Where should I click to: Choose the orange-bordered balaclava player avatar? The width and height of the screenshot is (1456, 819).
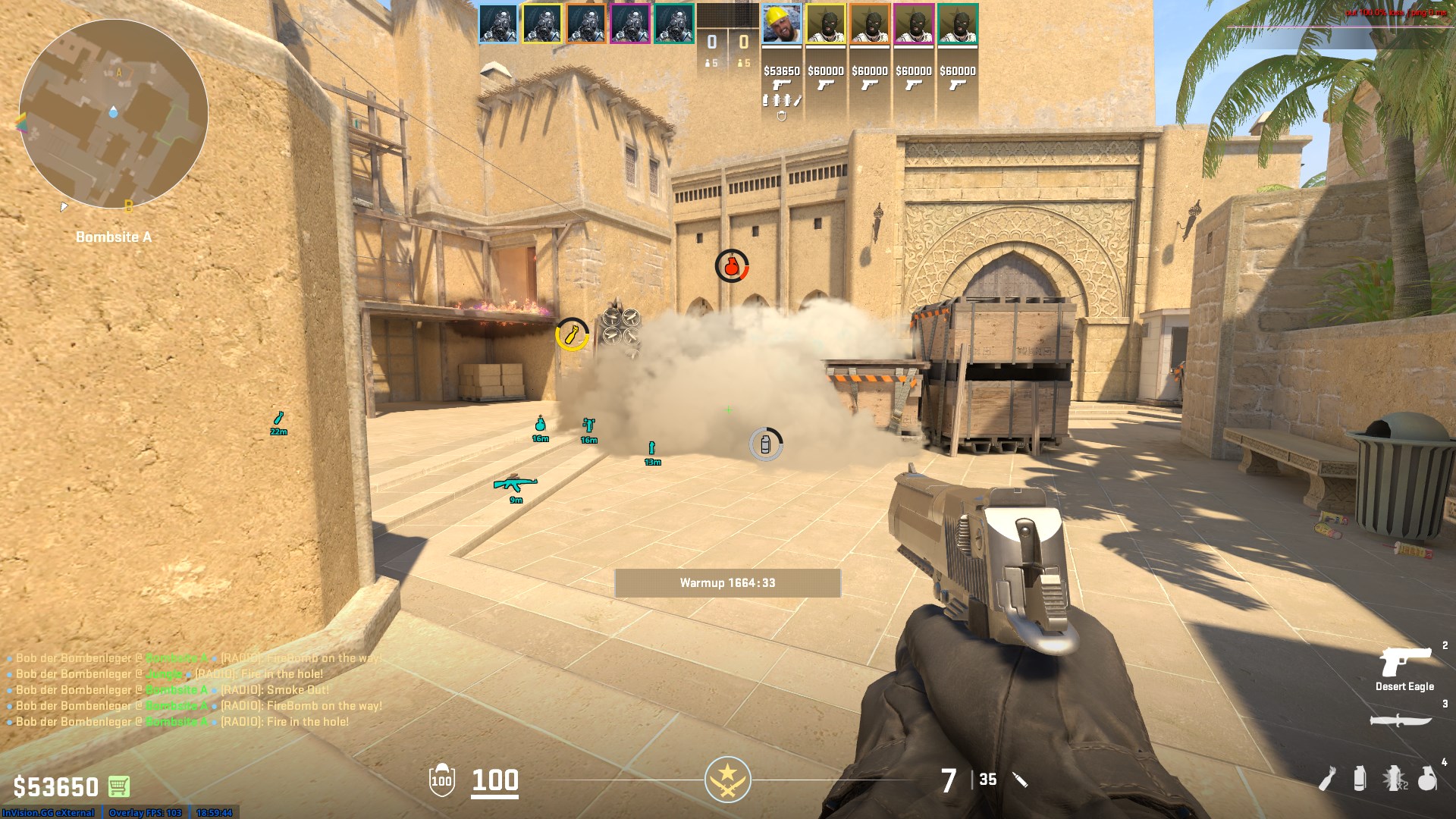tap(870, 24)
